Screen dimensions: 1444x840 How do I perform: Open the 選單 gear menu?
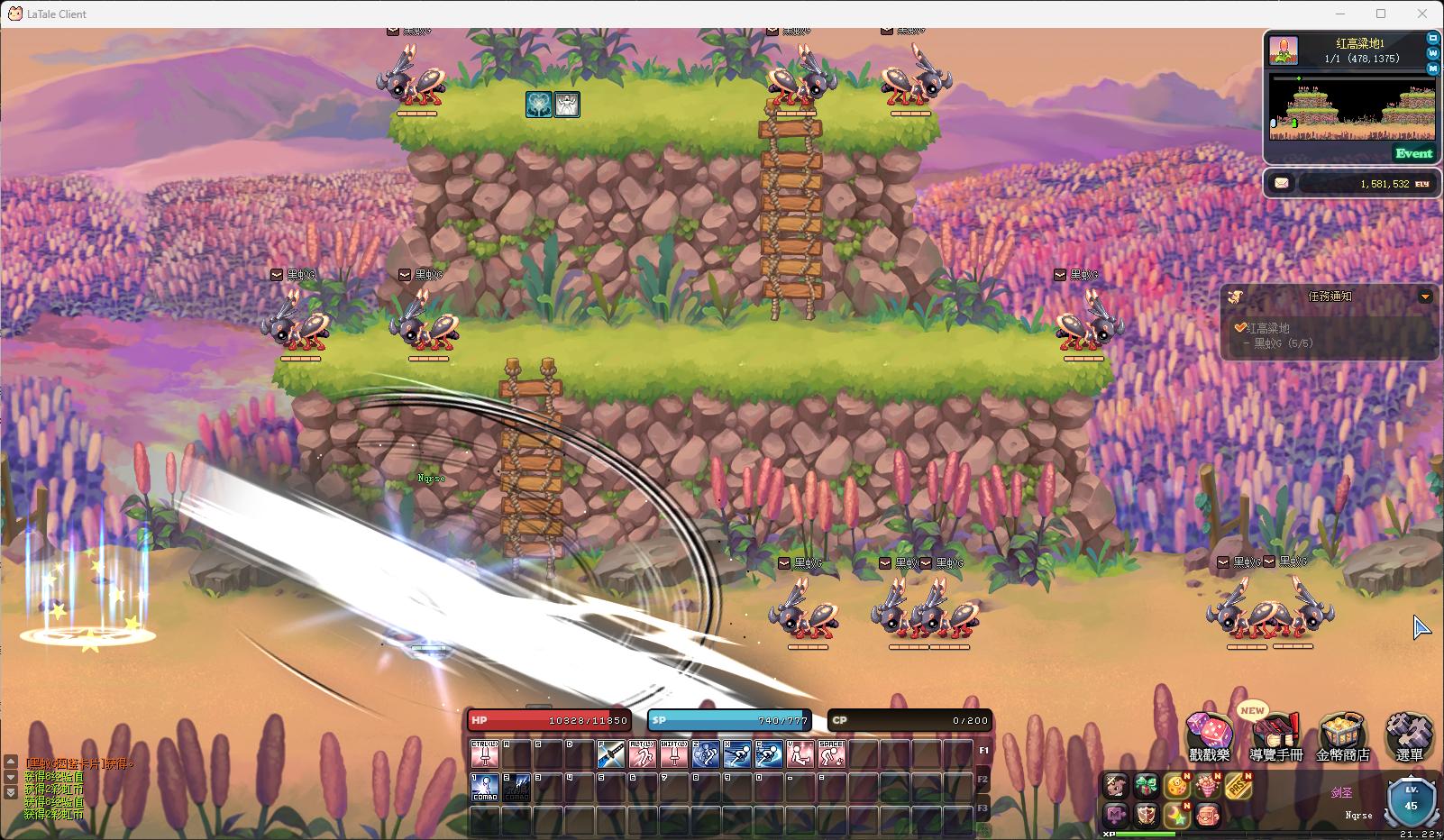coord(1409,735)
